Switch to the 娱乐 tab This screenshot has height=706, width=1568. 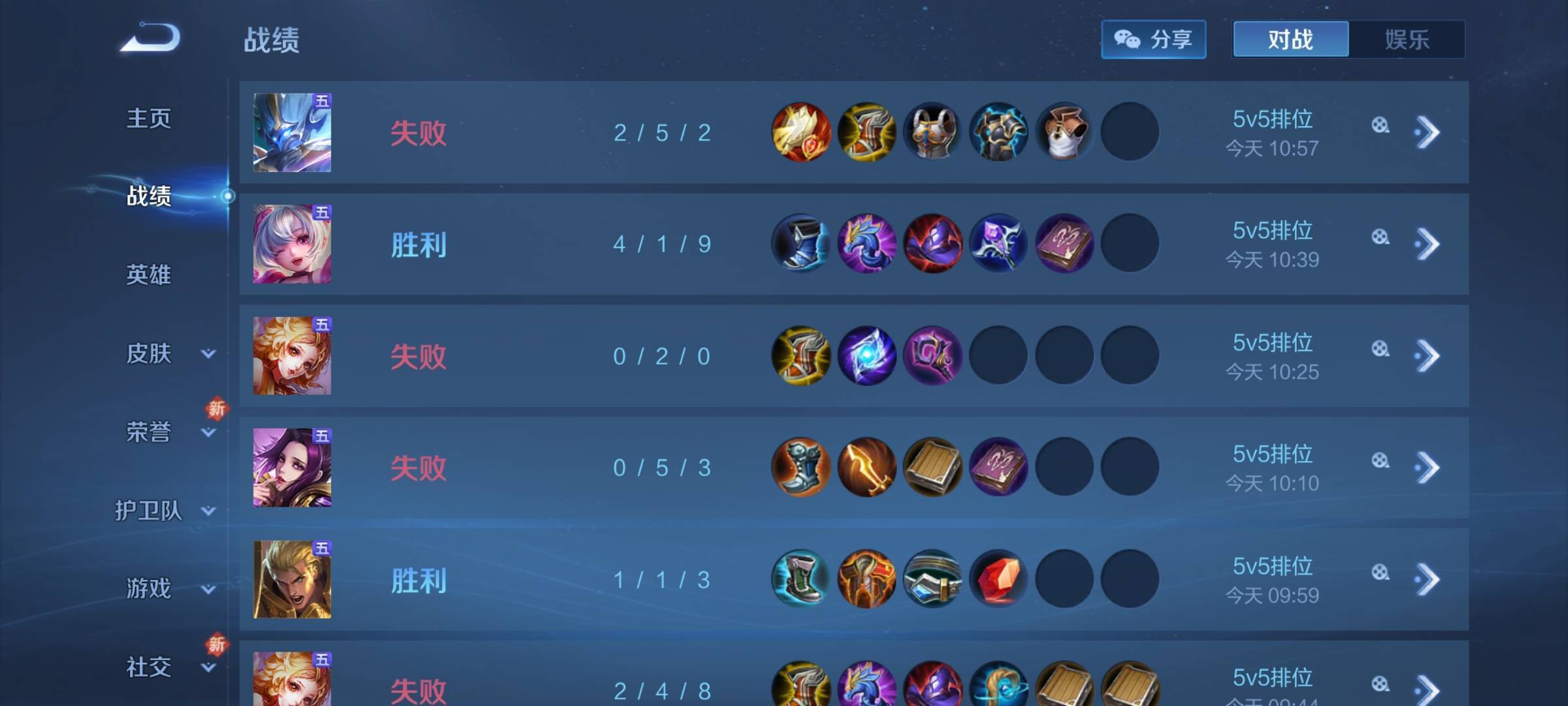(x=1407, y=39)
